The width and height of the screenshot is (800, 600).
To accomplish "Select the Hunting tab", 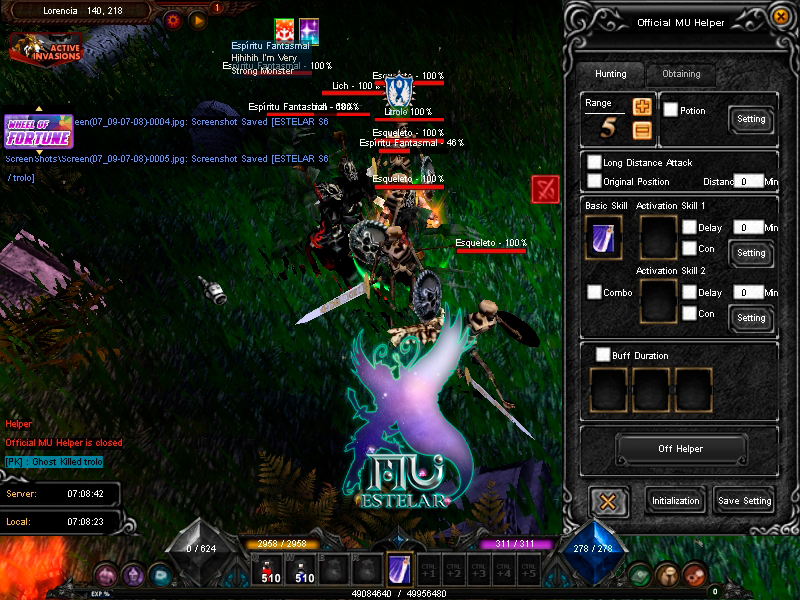I will 610,74.
